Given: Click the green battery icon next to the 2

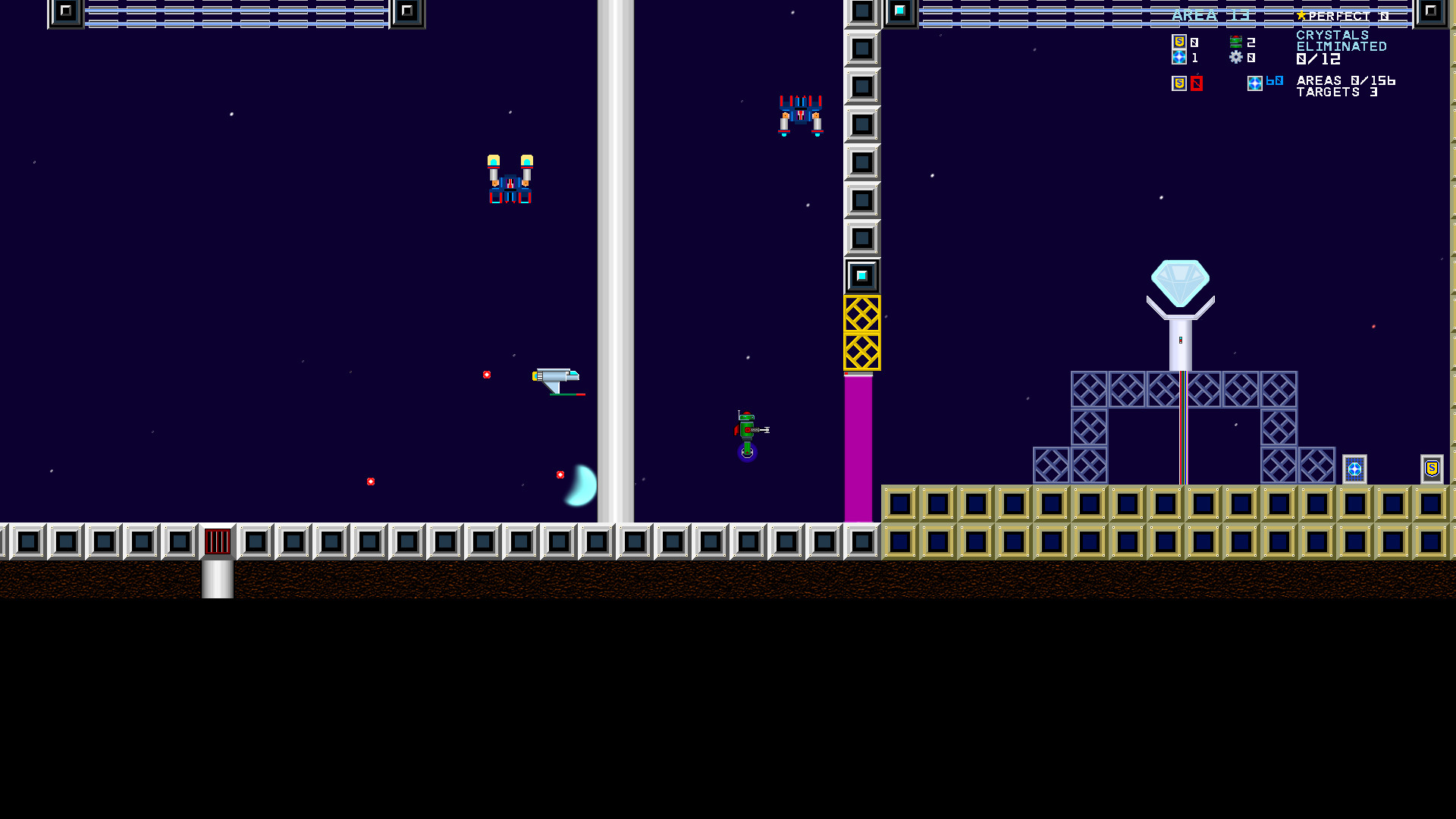Looking at the screenshot, I should [x=1237, y=42].
